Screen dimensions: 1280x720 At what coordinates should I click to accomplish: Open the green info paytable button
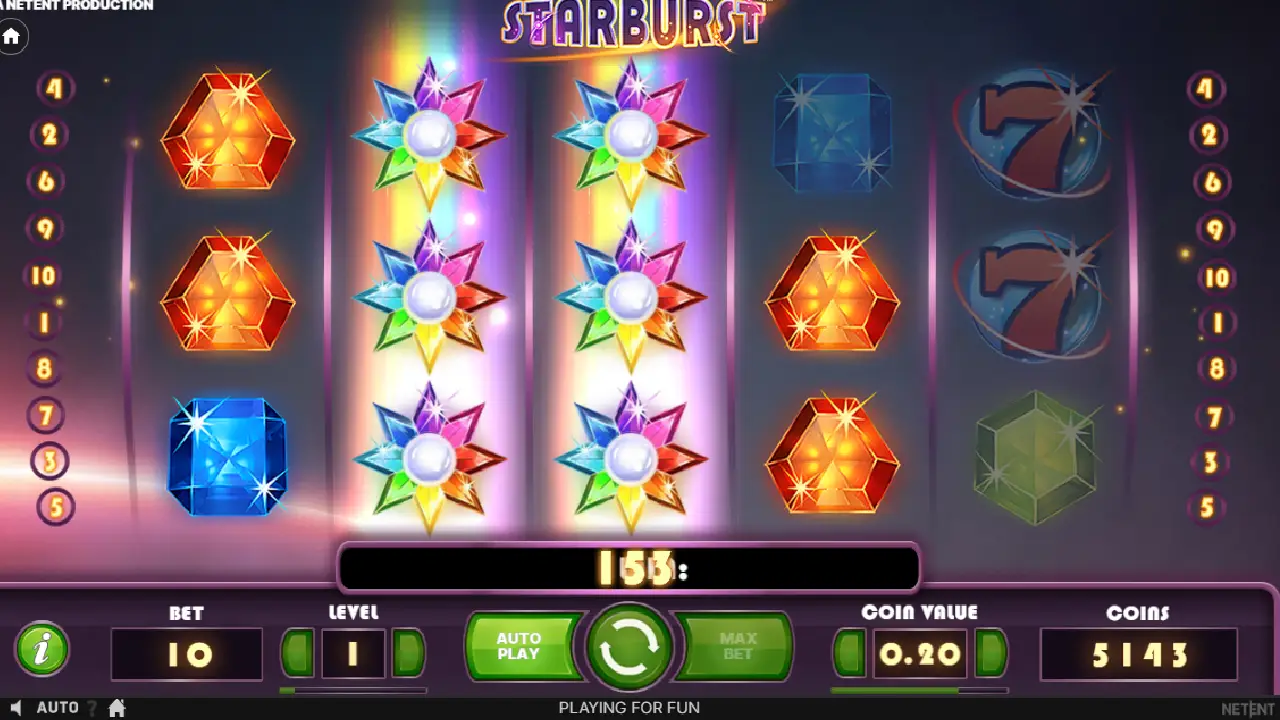42,651
